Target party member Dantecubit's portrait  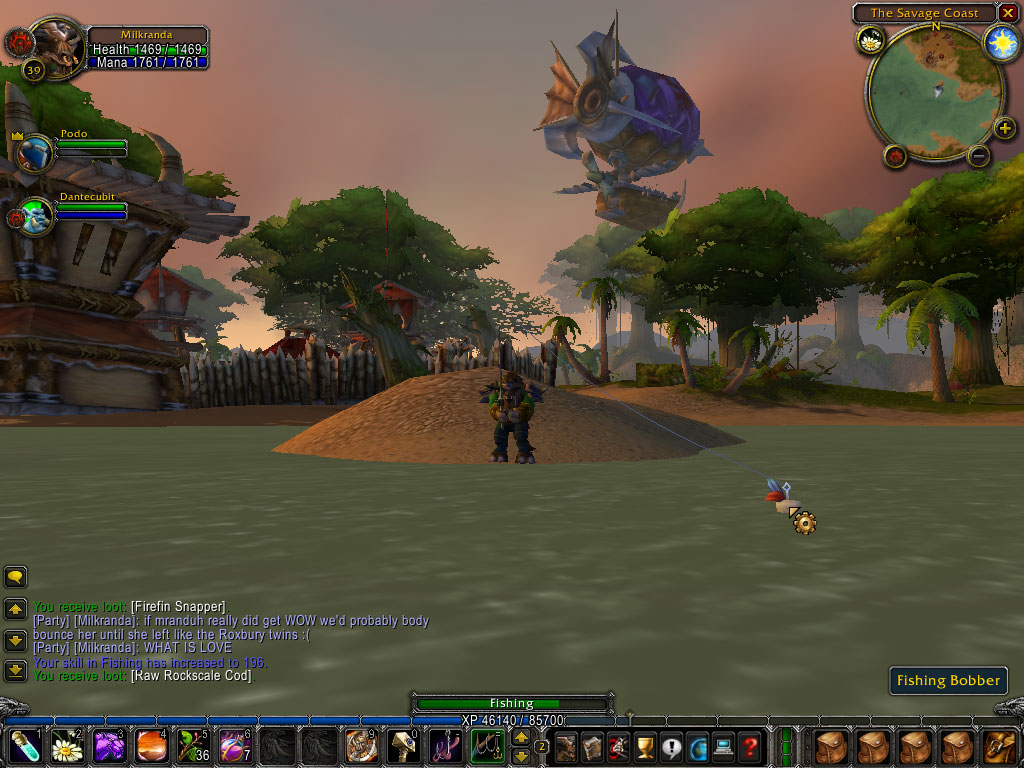(x=34, y=216)
